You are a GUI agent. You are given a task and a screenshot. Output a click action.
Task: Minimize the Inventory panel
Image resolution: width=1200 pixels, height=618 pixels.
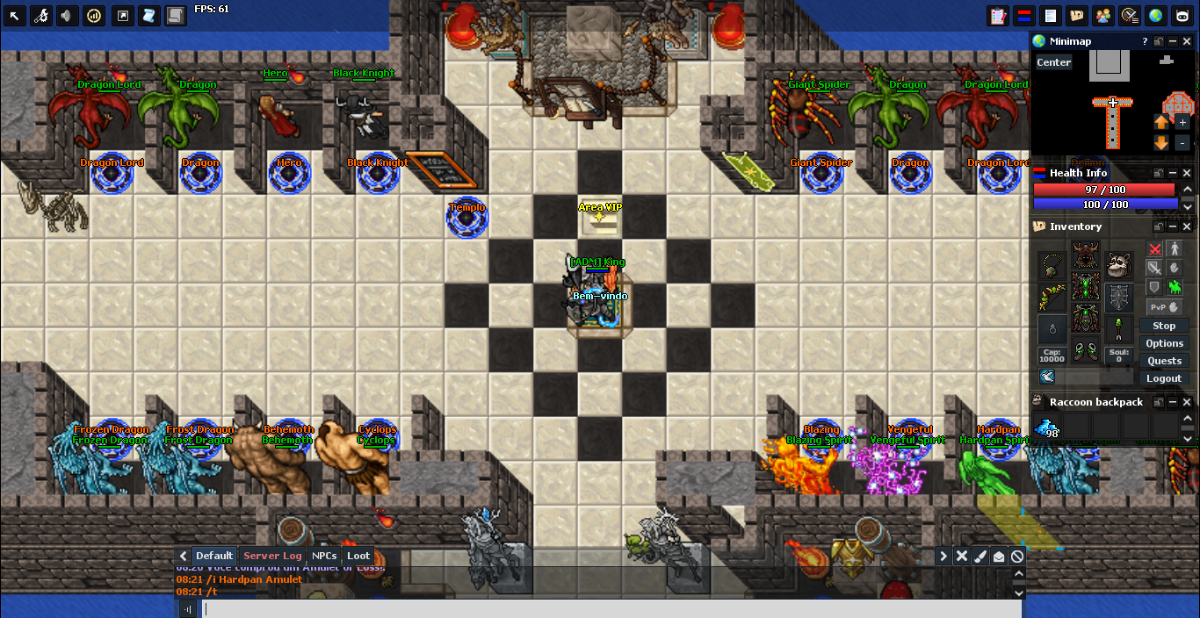pos(1174,227)
